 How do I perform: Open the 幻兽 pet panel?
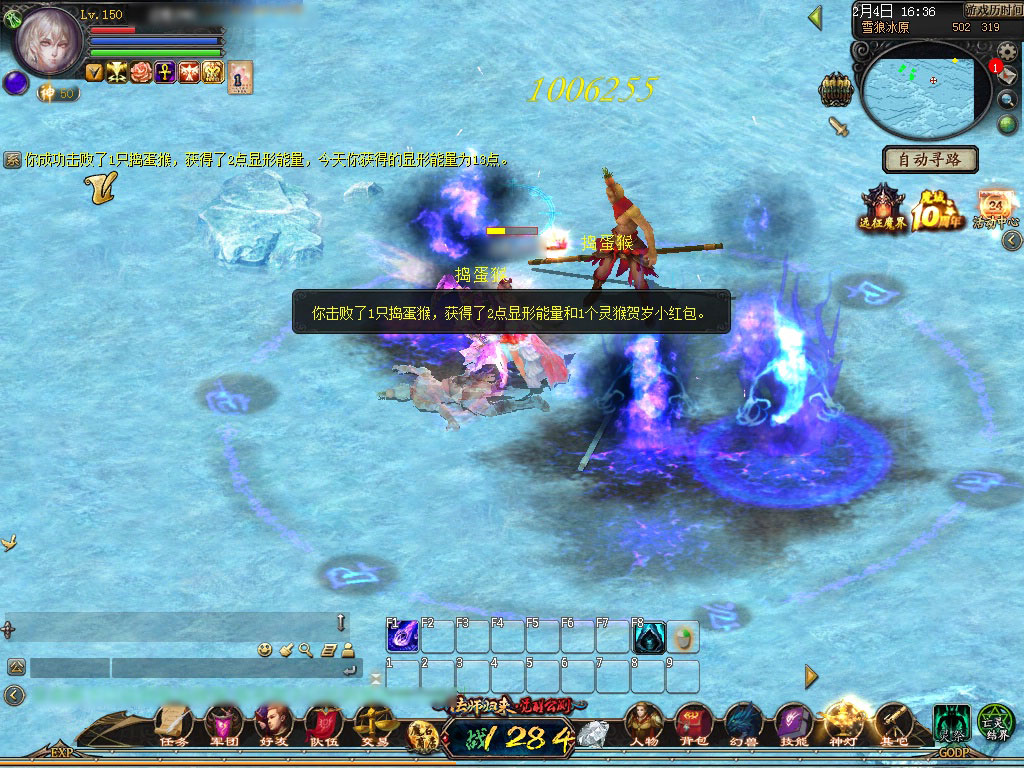[743, 724]
